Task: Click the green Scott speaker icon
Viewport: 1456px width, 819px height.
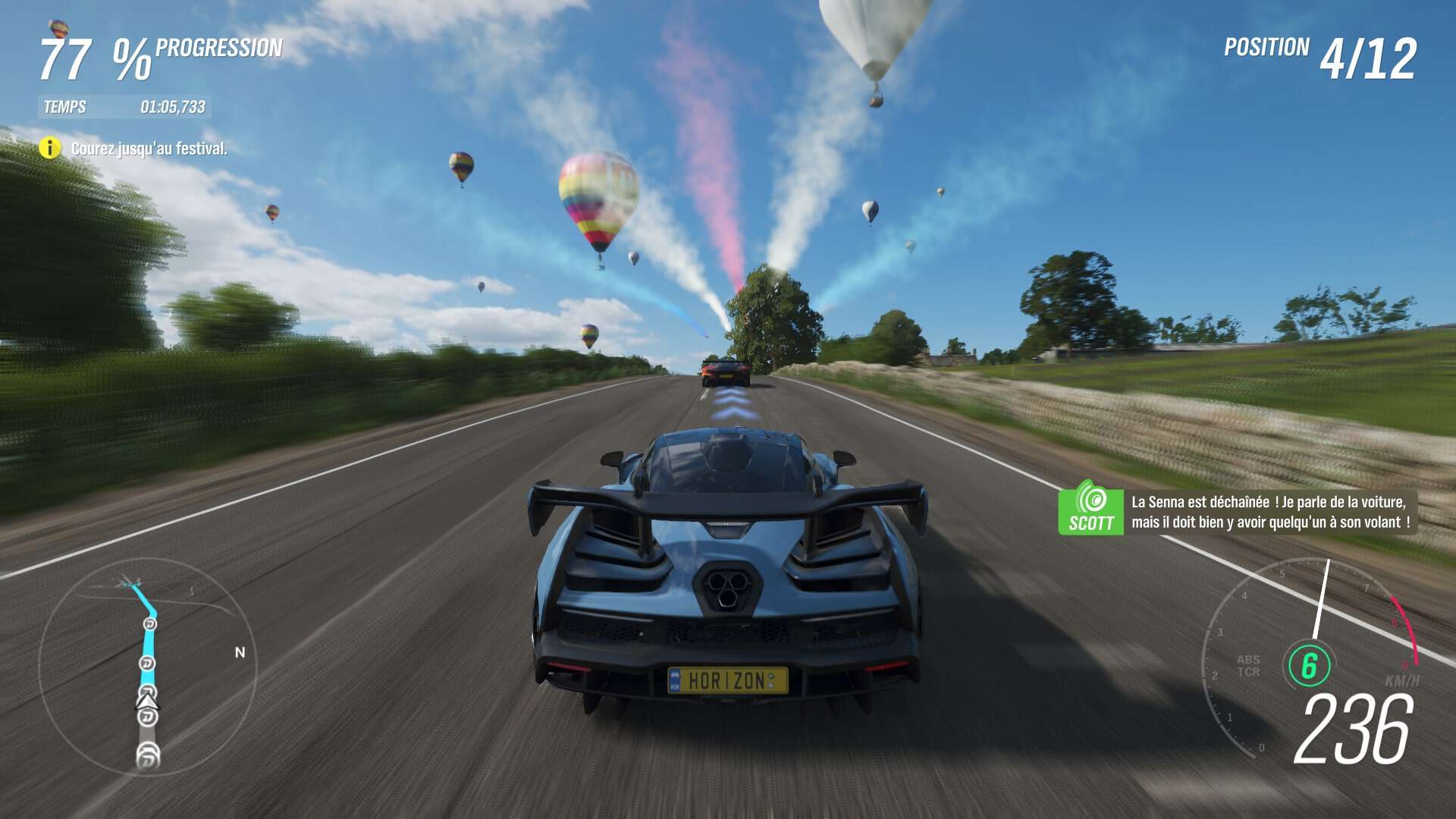Action: coord(1090,507)
